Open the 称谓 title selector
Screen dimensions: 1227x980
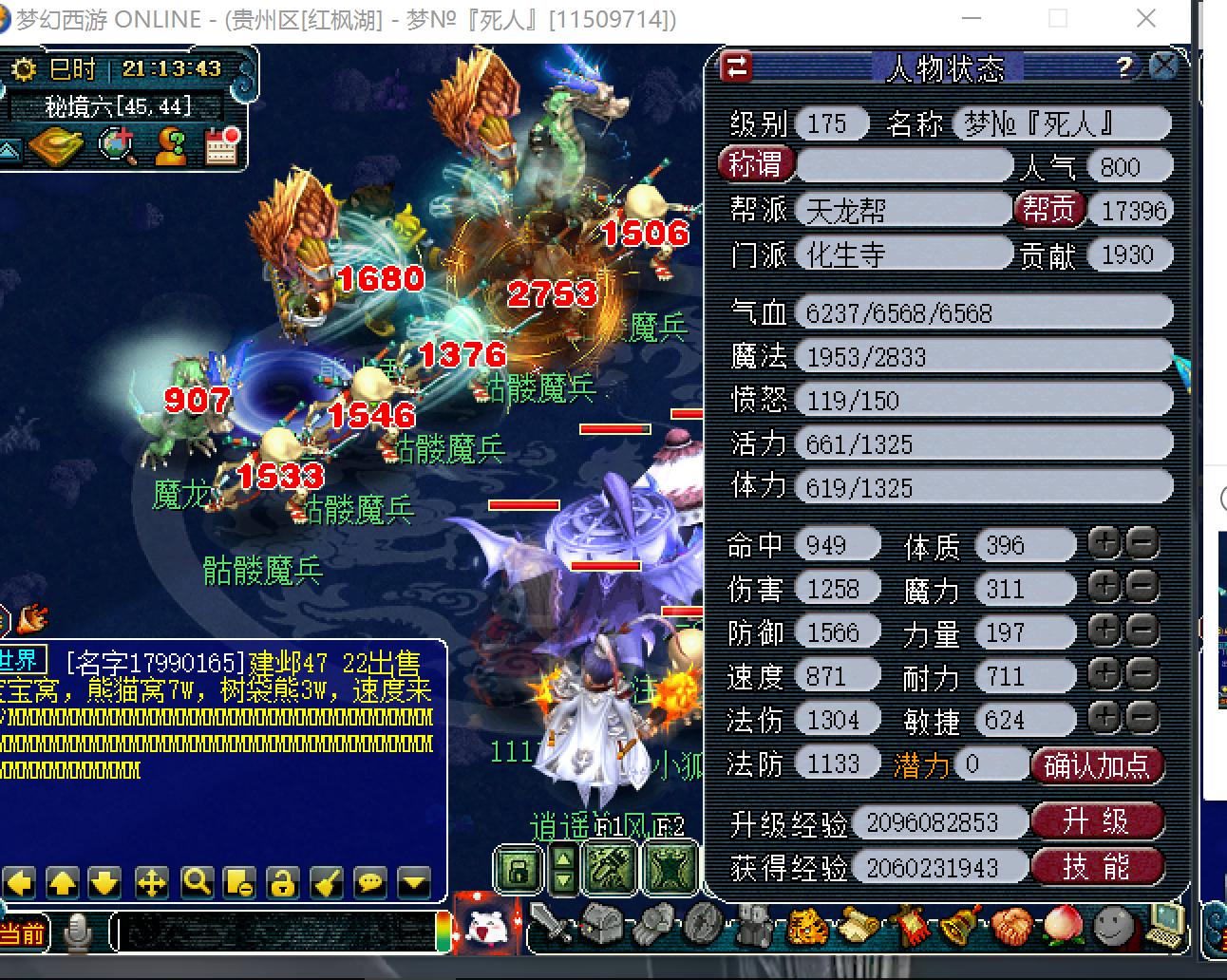coord(755,165)
